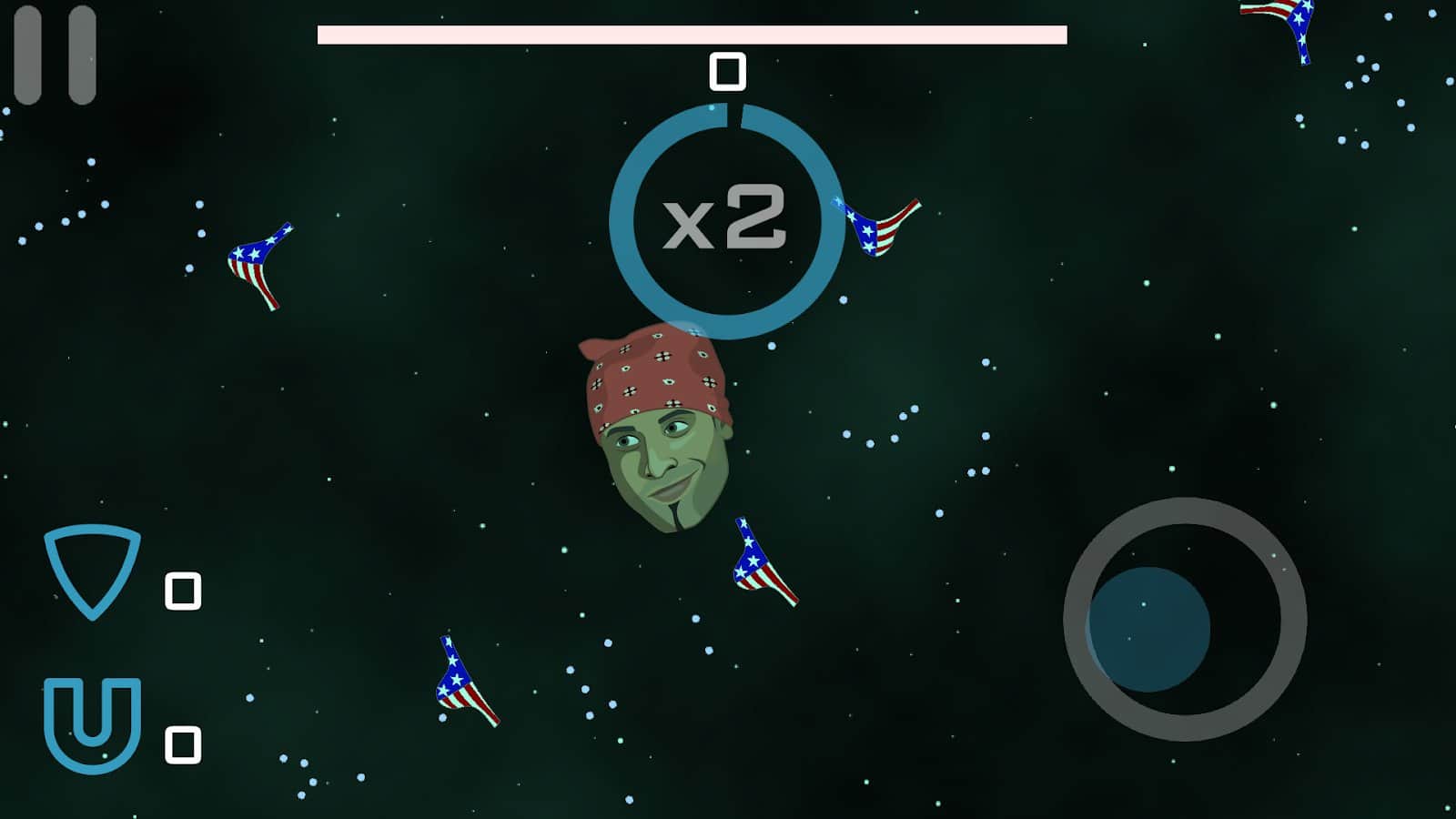Tap the score counter below the health bar
Image resolution: width=1456 pixels, height=819 pixels.
725,73
